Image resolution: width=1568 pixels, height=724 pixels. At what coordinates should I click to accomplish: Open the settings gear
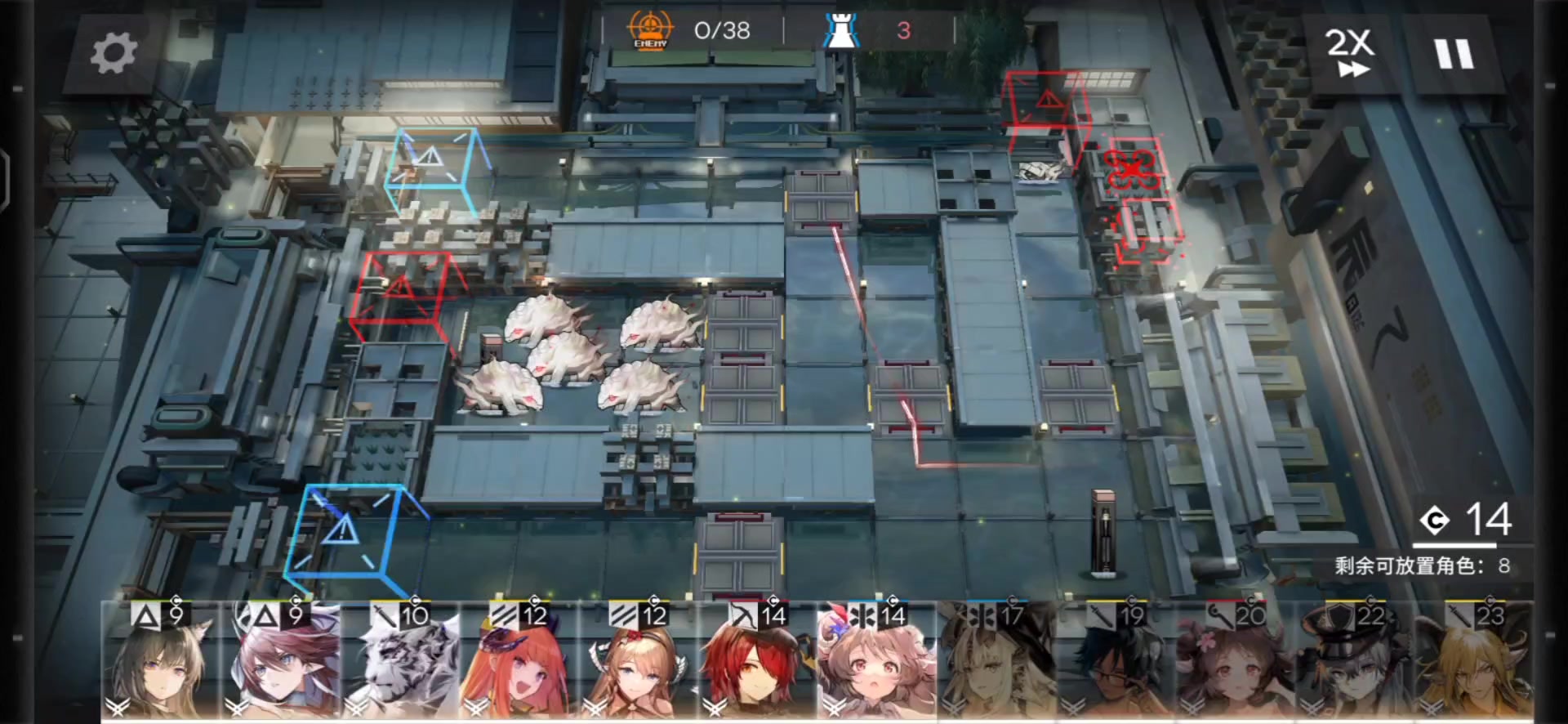(x=114, y=51)
